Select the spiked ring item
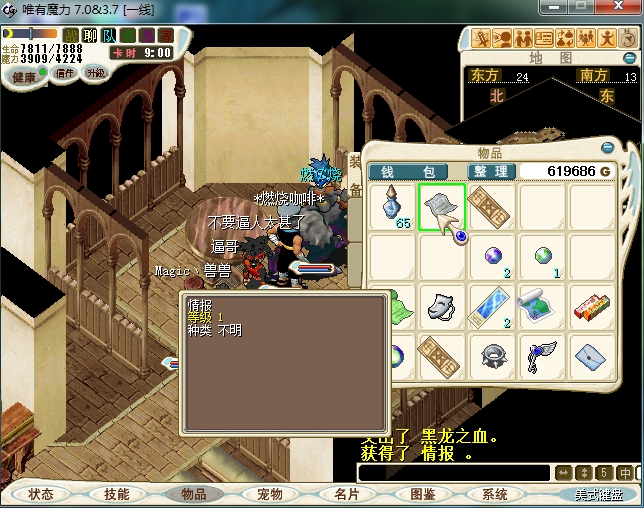This screenshot has height=508, width=644. (492, 354)
